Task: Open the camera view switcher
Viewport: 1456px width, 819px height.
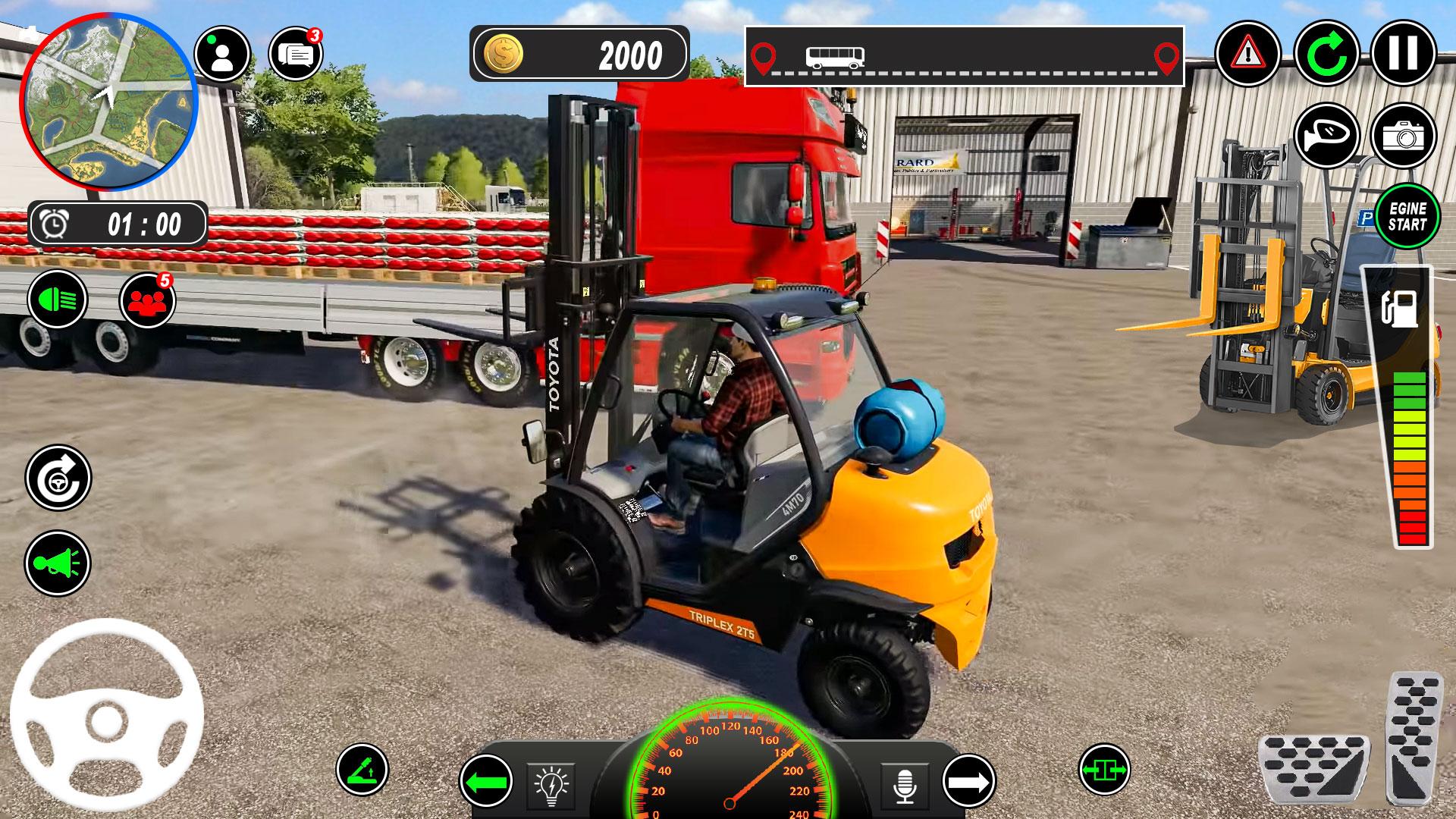Action: pyautogui.click(x=1405, y=134)
